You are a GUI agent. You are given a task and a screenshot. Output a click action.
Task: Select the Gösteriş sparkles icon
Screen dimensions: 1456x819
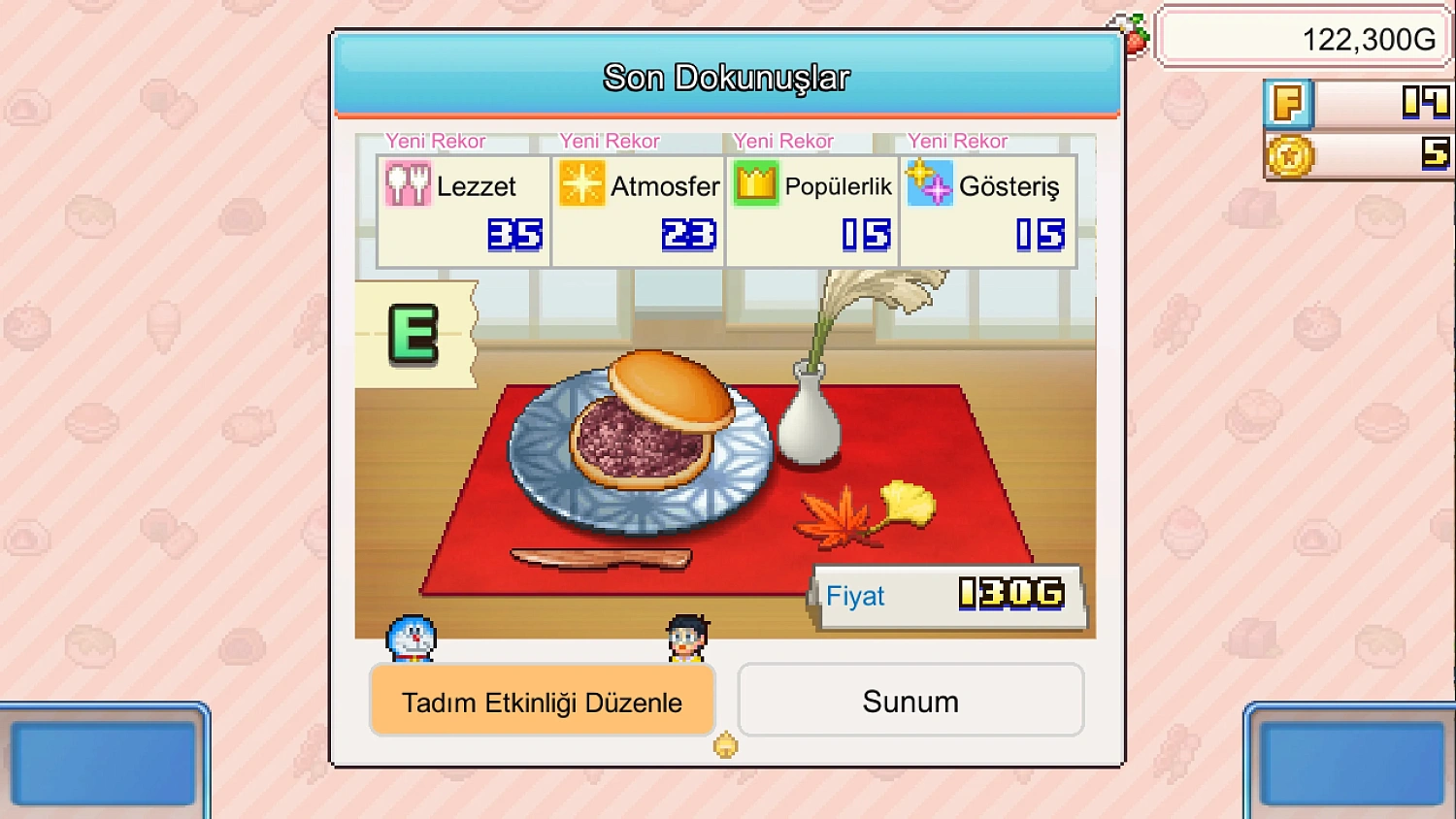pyautogui.click(x=929, y=184)
